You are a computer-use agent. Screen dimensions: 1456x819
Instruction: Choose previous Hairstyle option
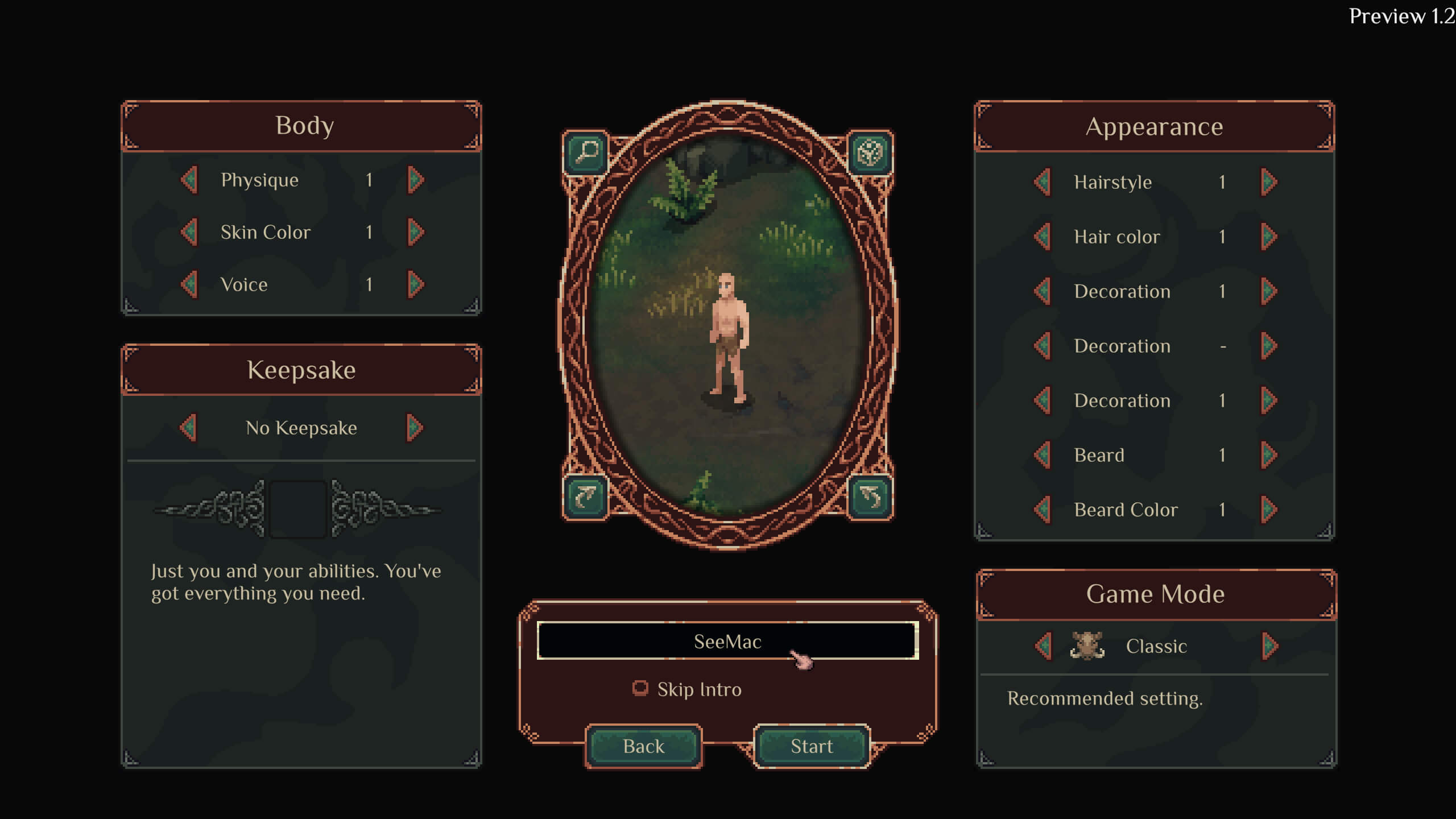click(x=1043, y=182)
